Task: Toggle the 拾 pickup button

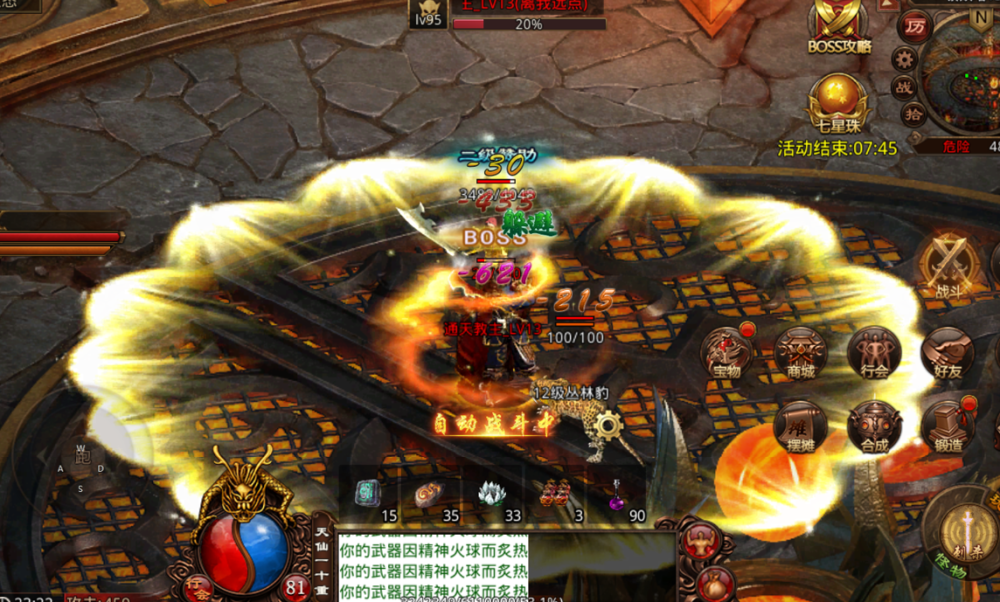Action: pos(913,114)
